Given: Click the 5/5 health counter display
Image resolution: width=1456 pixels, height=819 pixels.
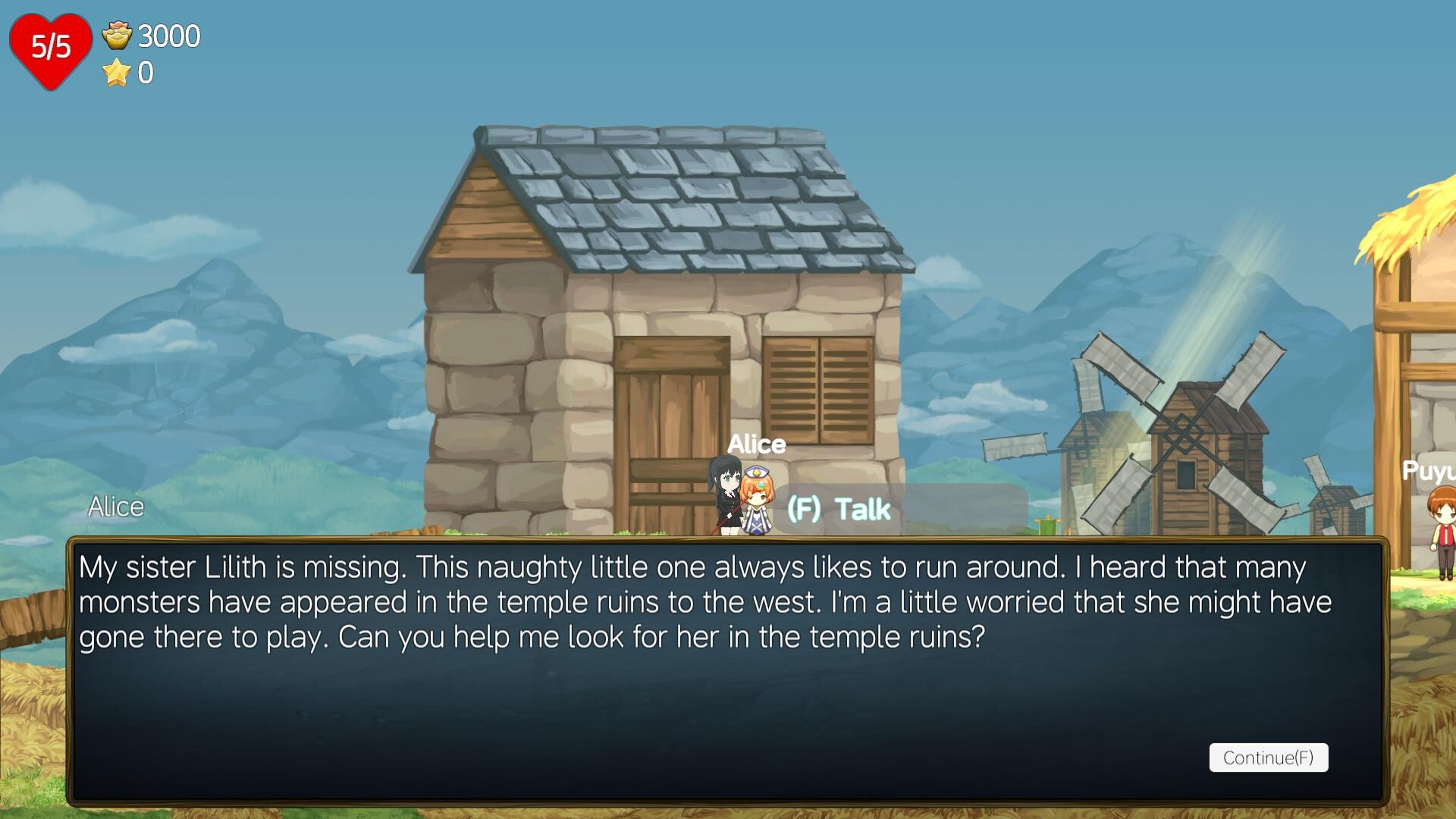Looking at the screenshot, I should point(50,45).
